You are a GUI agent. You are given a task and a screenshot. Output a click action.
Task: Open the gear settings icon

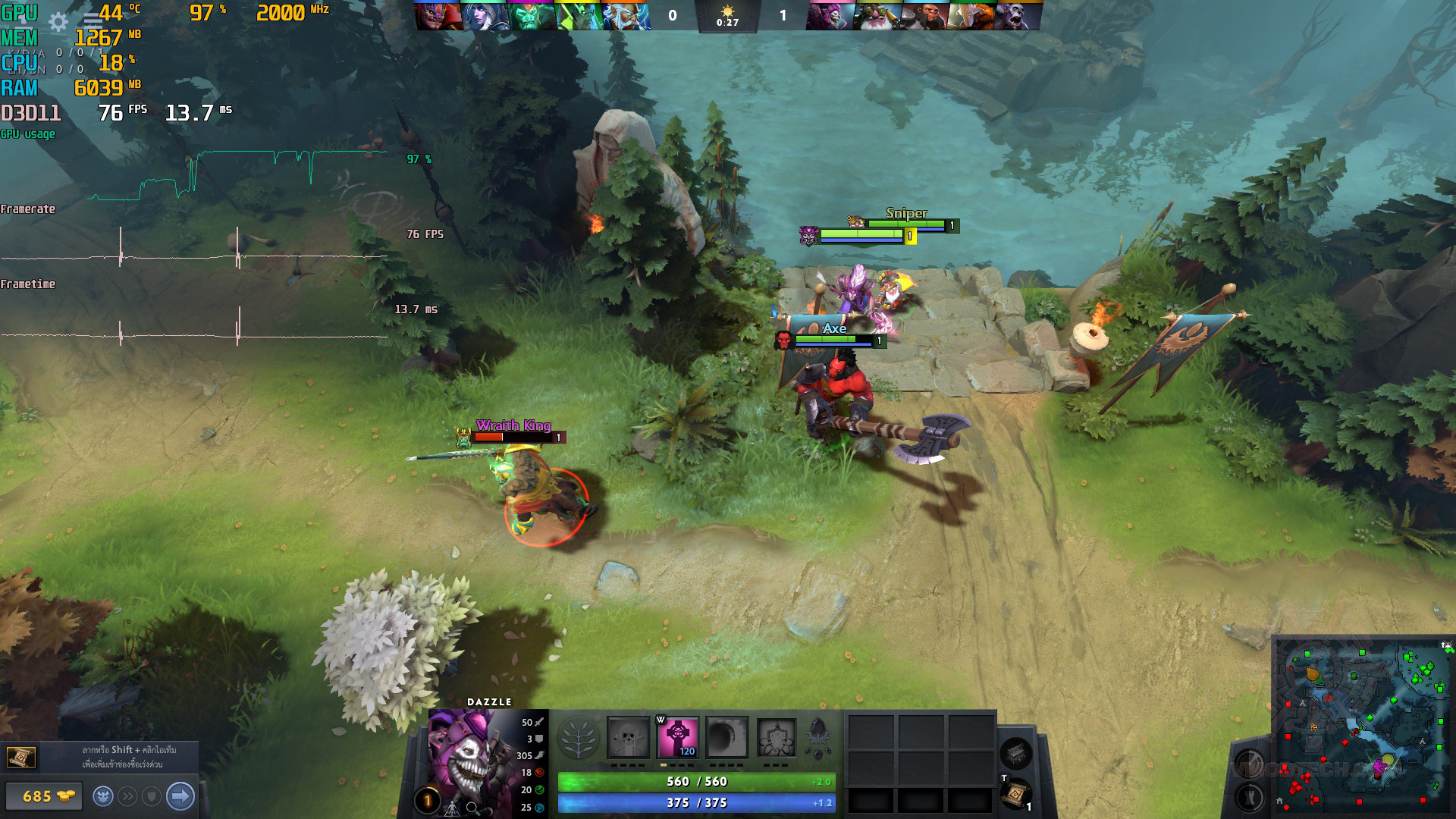58,22
